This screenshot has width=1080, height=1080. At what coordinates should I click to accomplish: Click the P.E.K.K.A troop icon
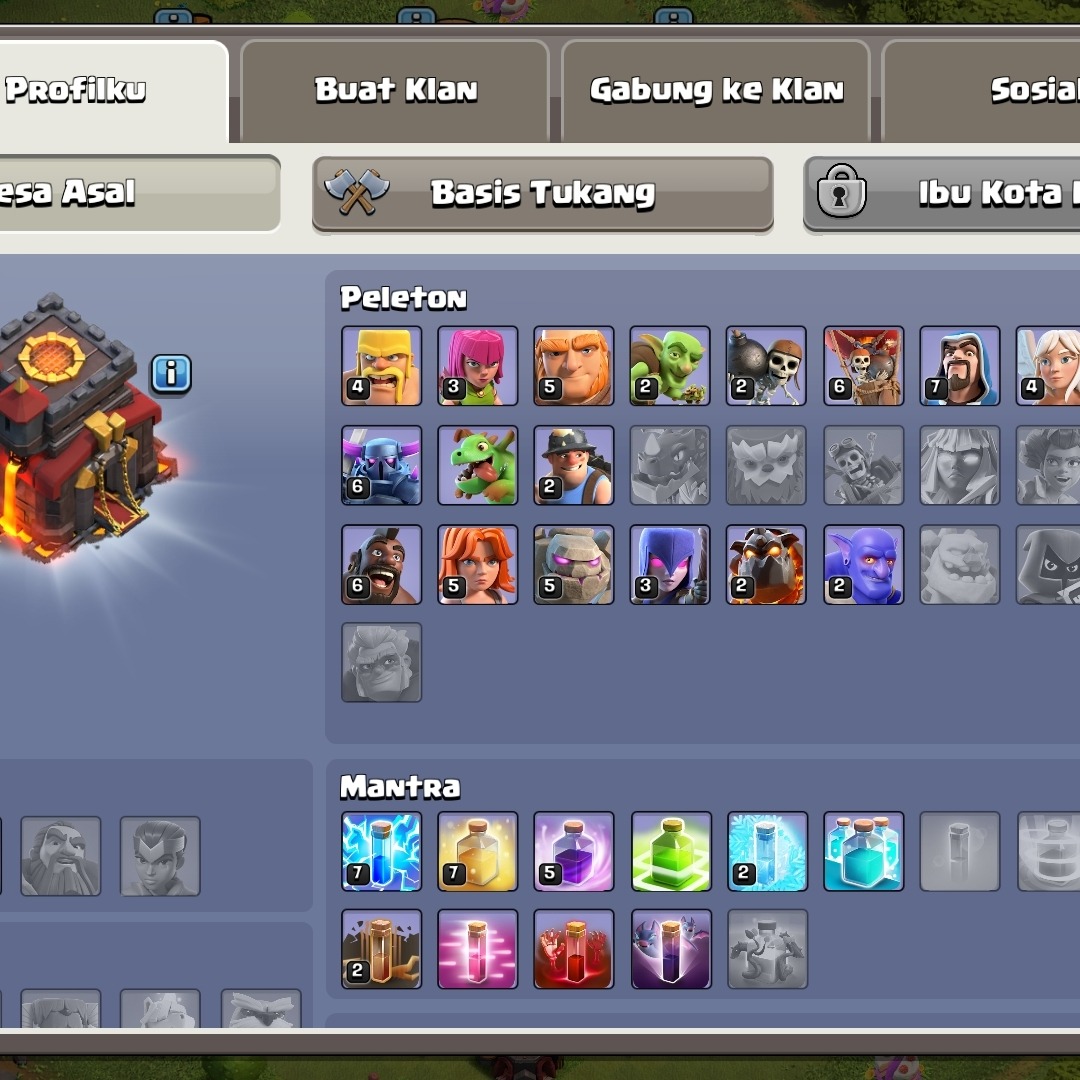[x=382, y=465]
